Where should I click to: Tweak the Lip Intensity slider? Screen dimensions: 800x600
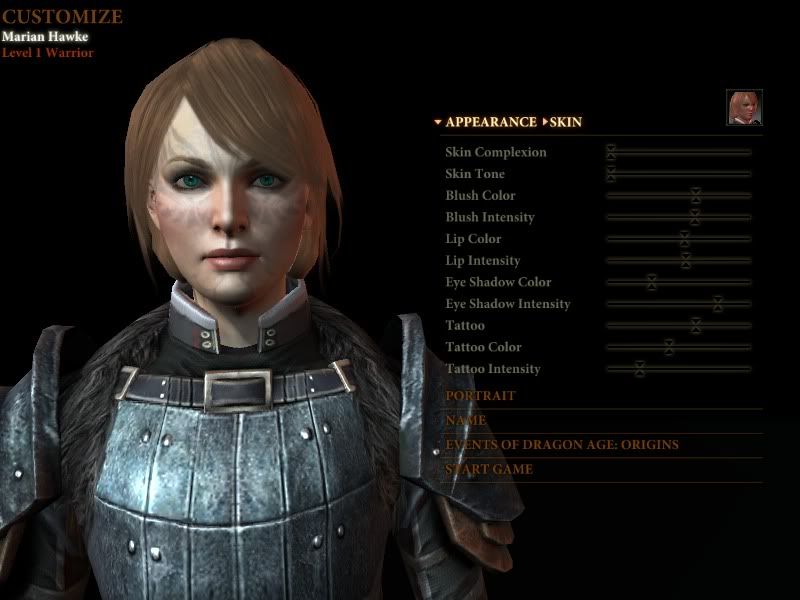[686, 261]
